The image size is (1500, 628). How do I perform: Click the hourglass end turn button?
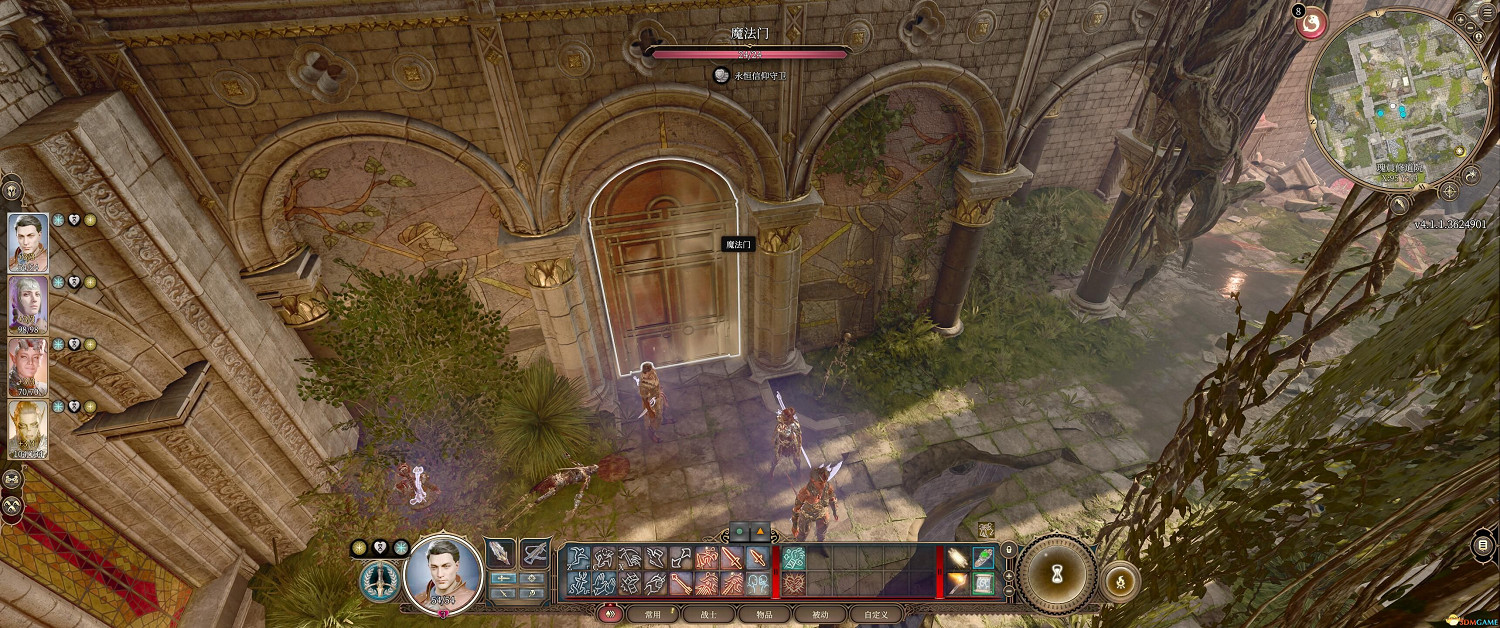(1057, 573)
